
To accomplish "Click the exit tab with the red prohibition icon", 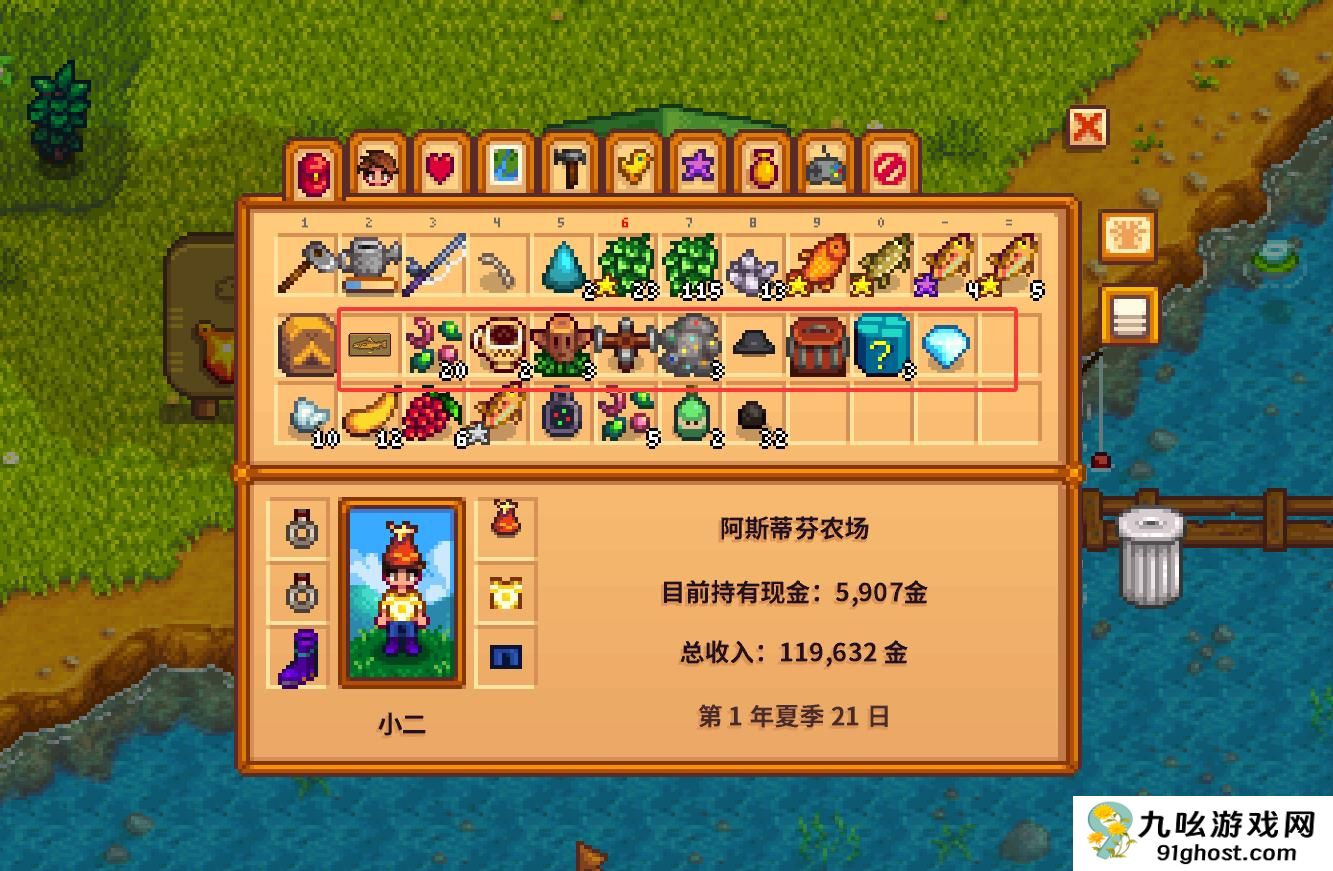I will click(x=889, y=165).
